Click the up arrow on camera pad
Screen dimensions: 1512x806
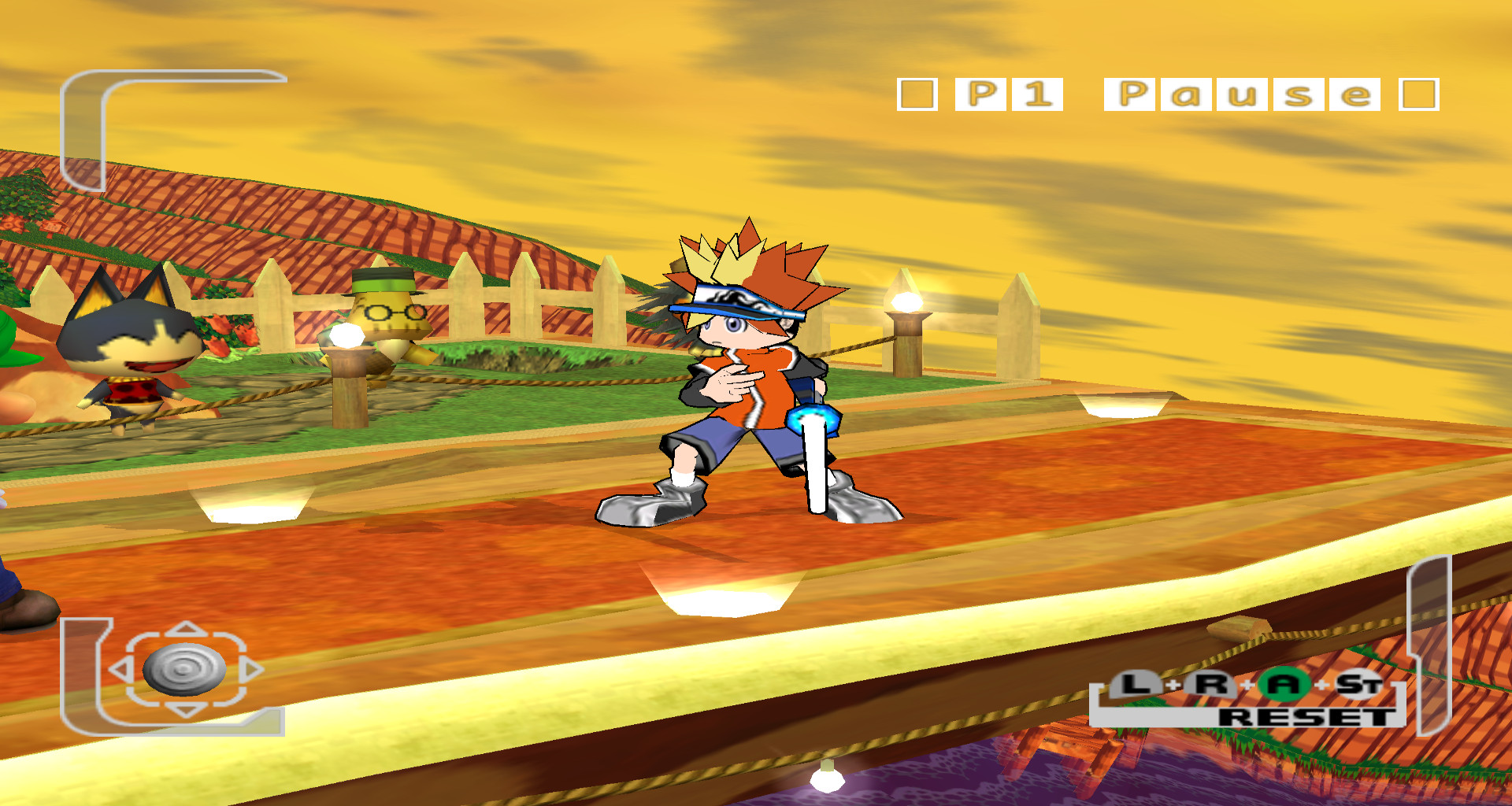(x=185, y=629)
